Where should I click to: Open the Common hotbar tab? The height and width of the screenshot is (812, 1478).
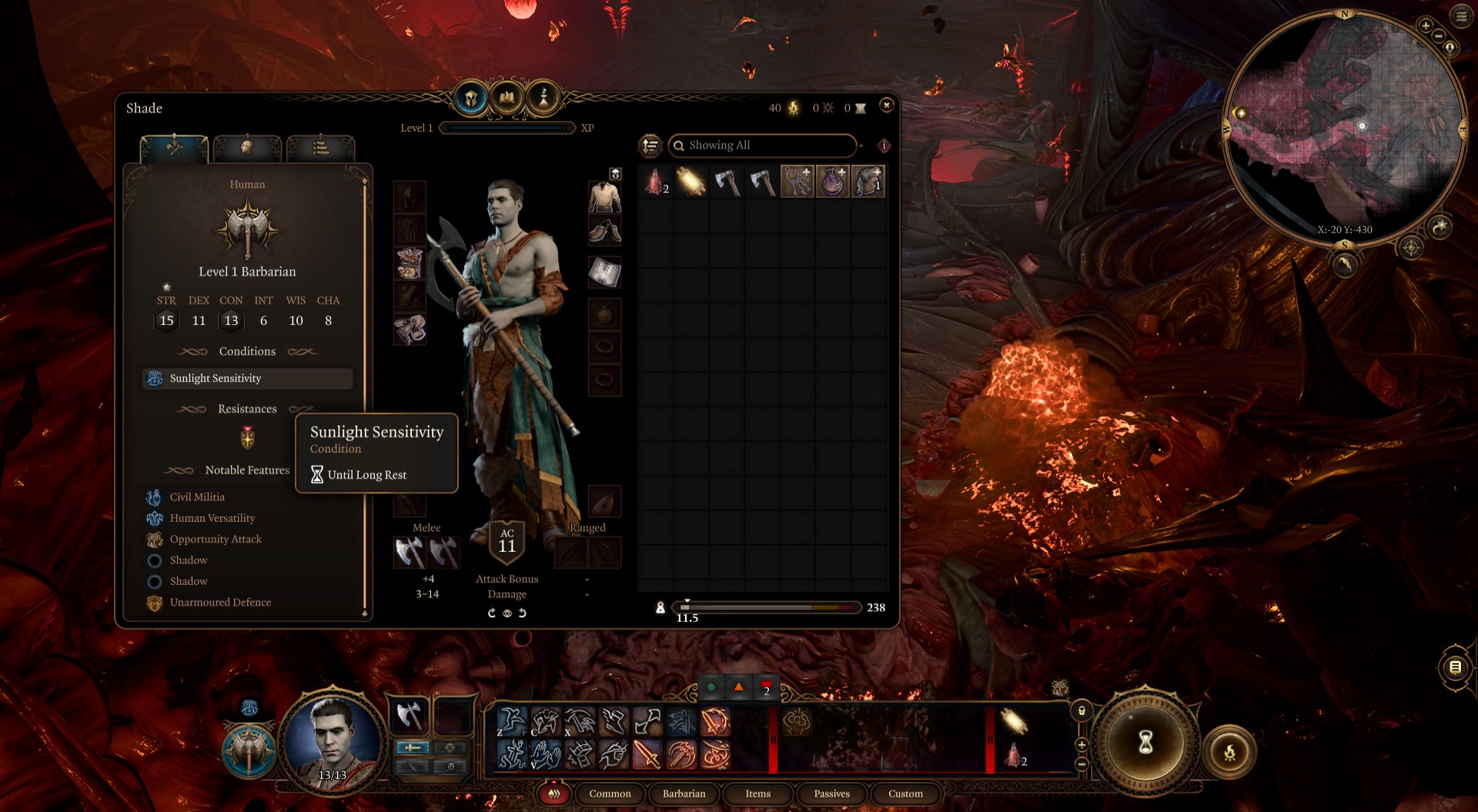pyautogui.click(x=610, y=794)
